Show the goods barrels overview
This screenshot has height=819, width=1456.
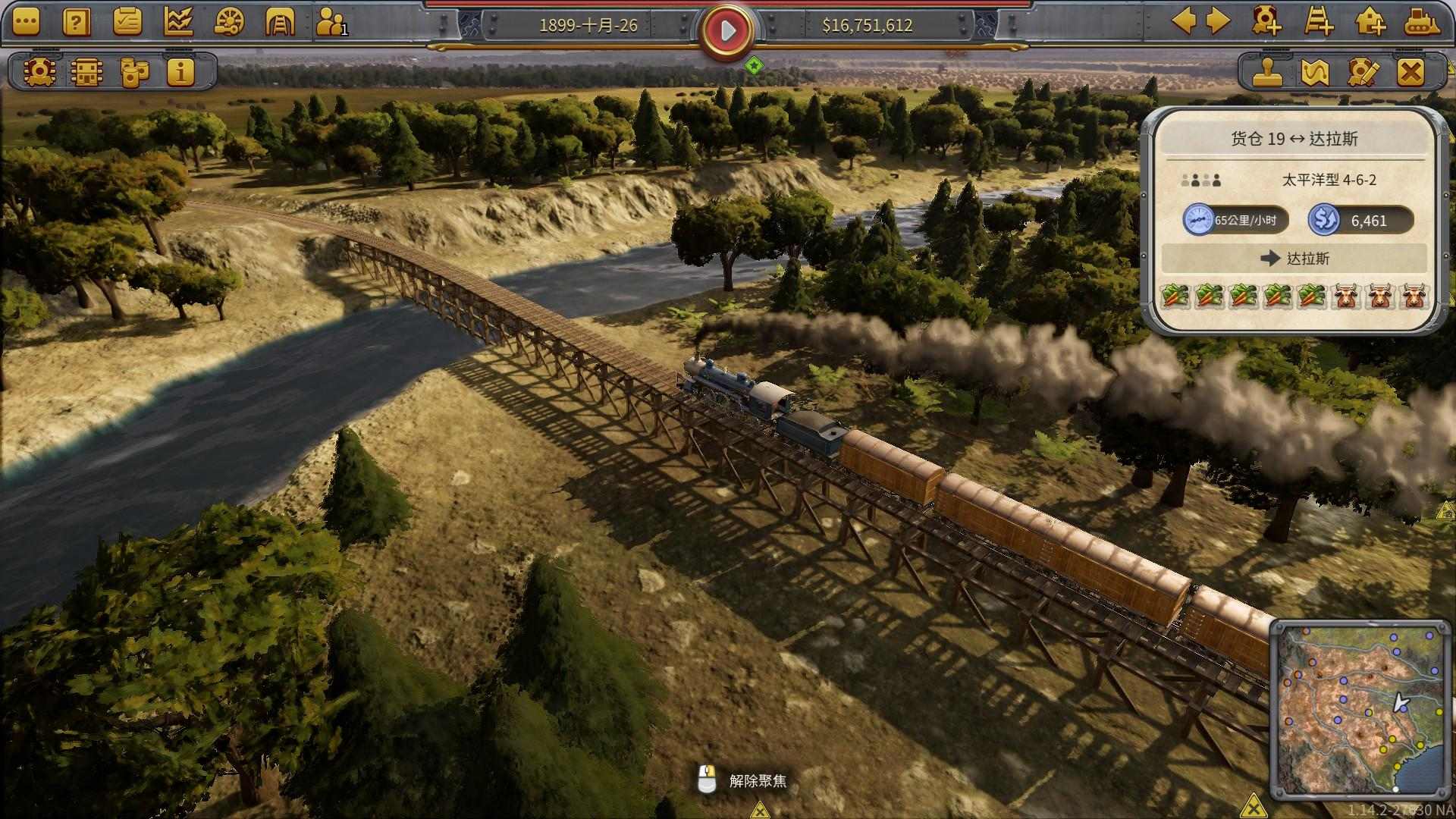click(x=134, y=72)
